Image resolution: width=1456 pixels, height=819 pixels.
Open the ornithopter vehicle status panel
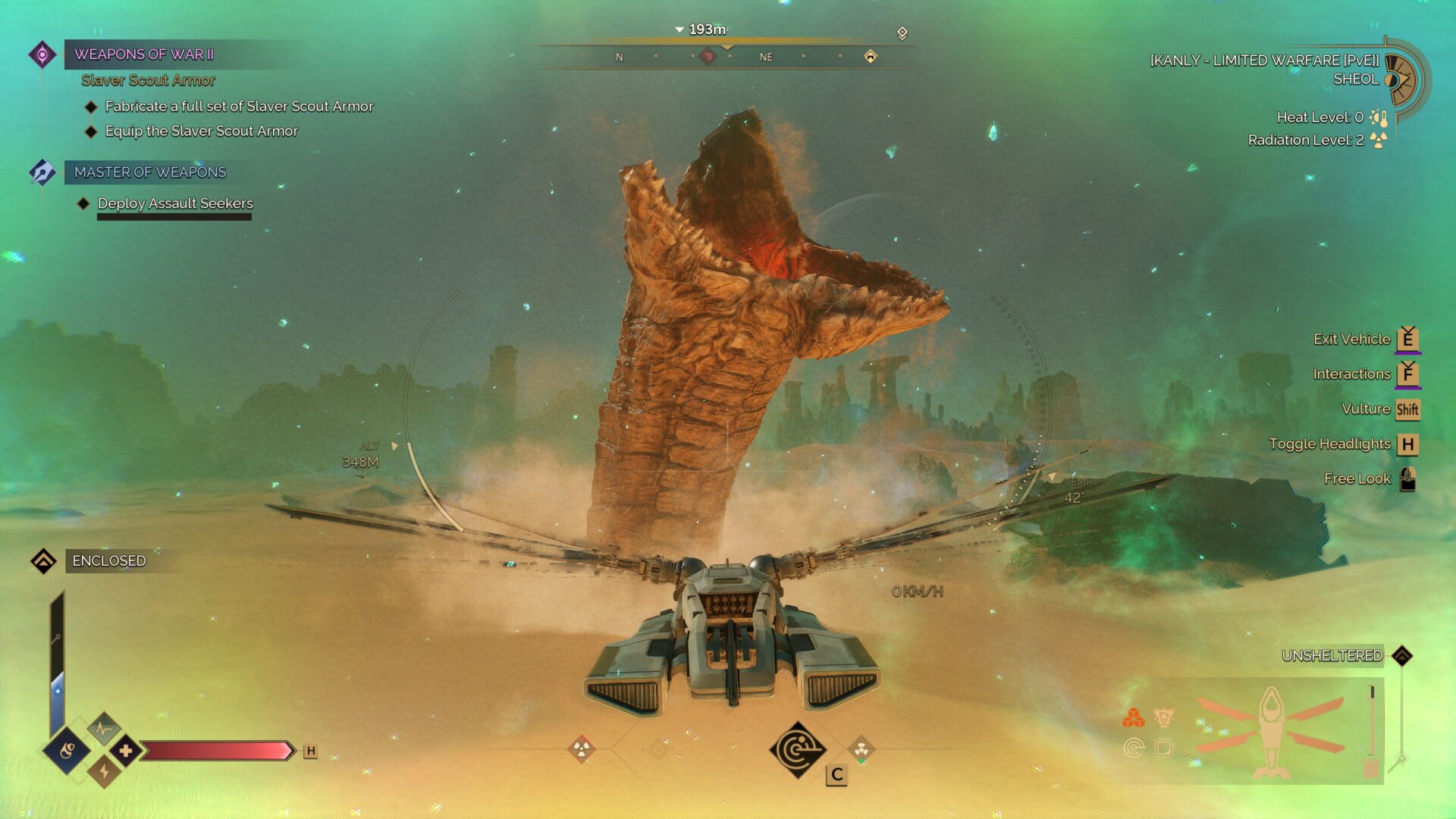pos(1270,731)
